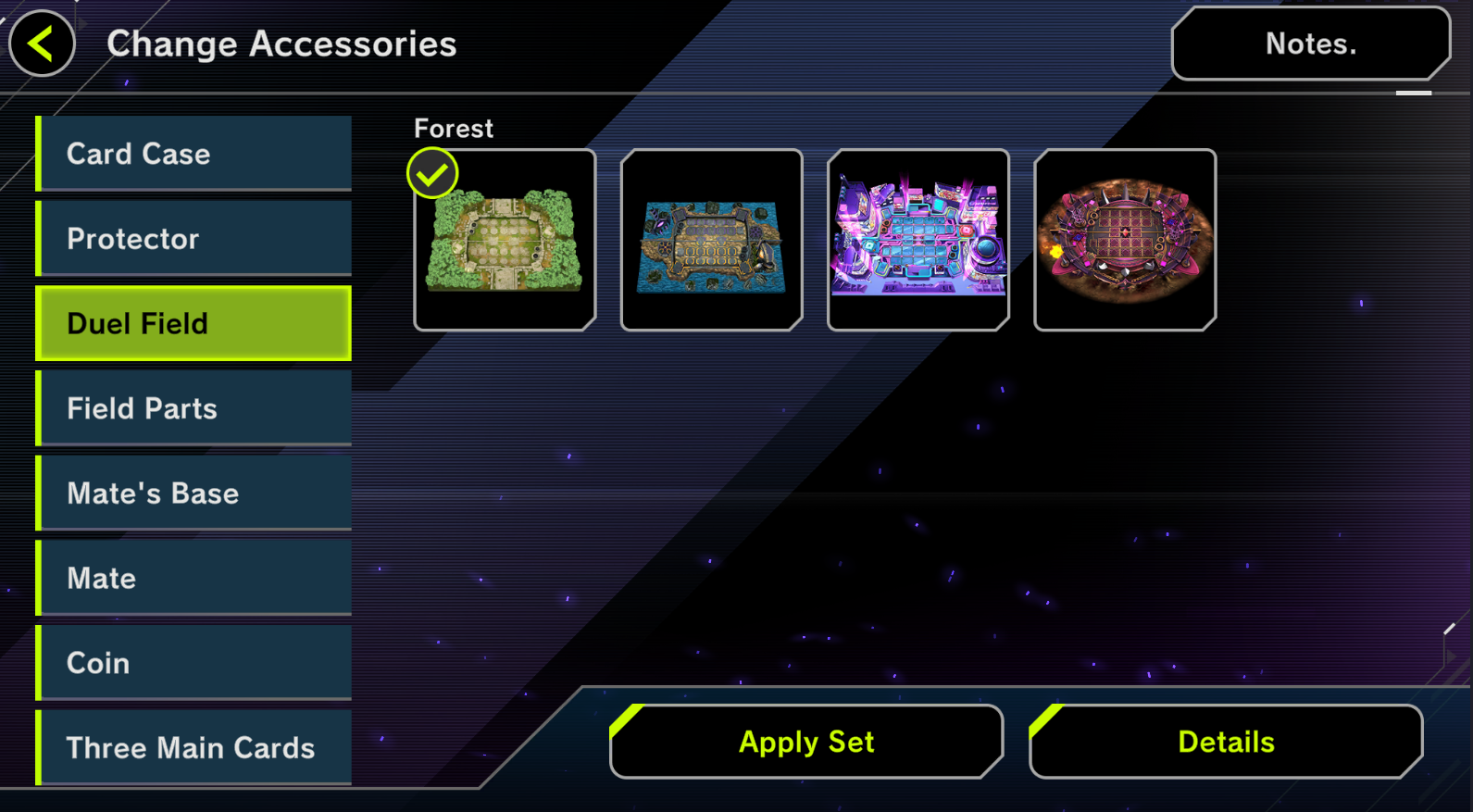This screenshot has height=812, width=1473.
Task: Select the round volcanic arena duel field
Action: [x=1124, y=240]
